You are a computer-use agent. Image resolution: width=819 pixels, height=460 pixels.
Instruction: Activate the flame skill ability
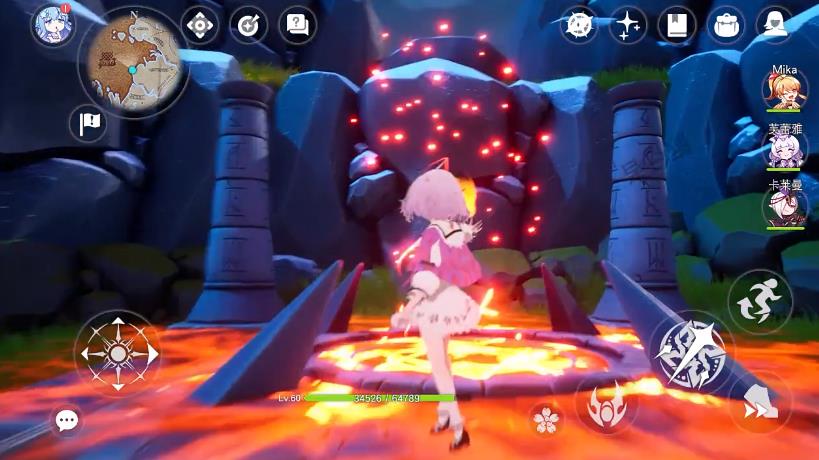click(x=606, y=404)
